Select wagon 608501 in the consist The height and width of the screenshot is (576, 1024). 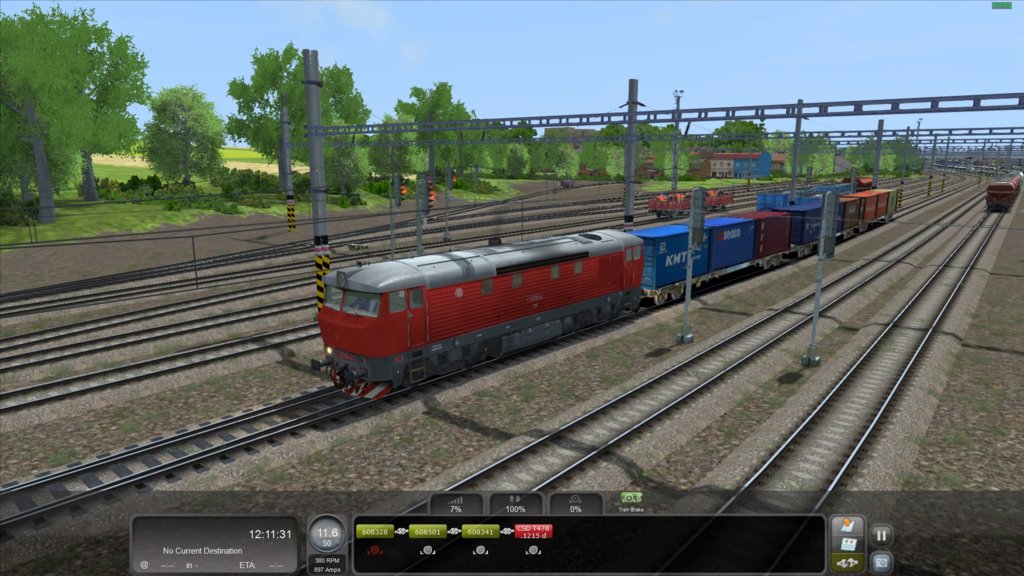[x=427, y=532]
